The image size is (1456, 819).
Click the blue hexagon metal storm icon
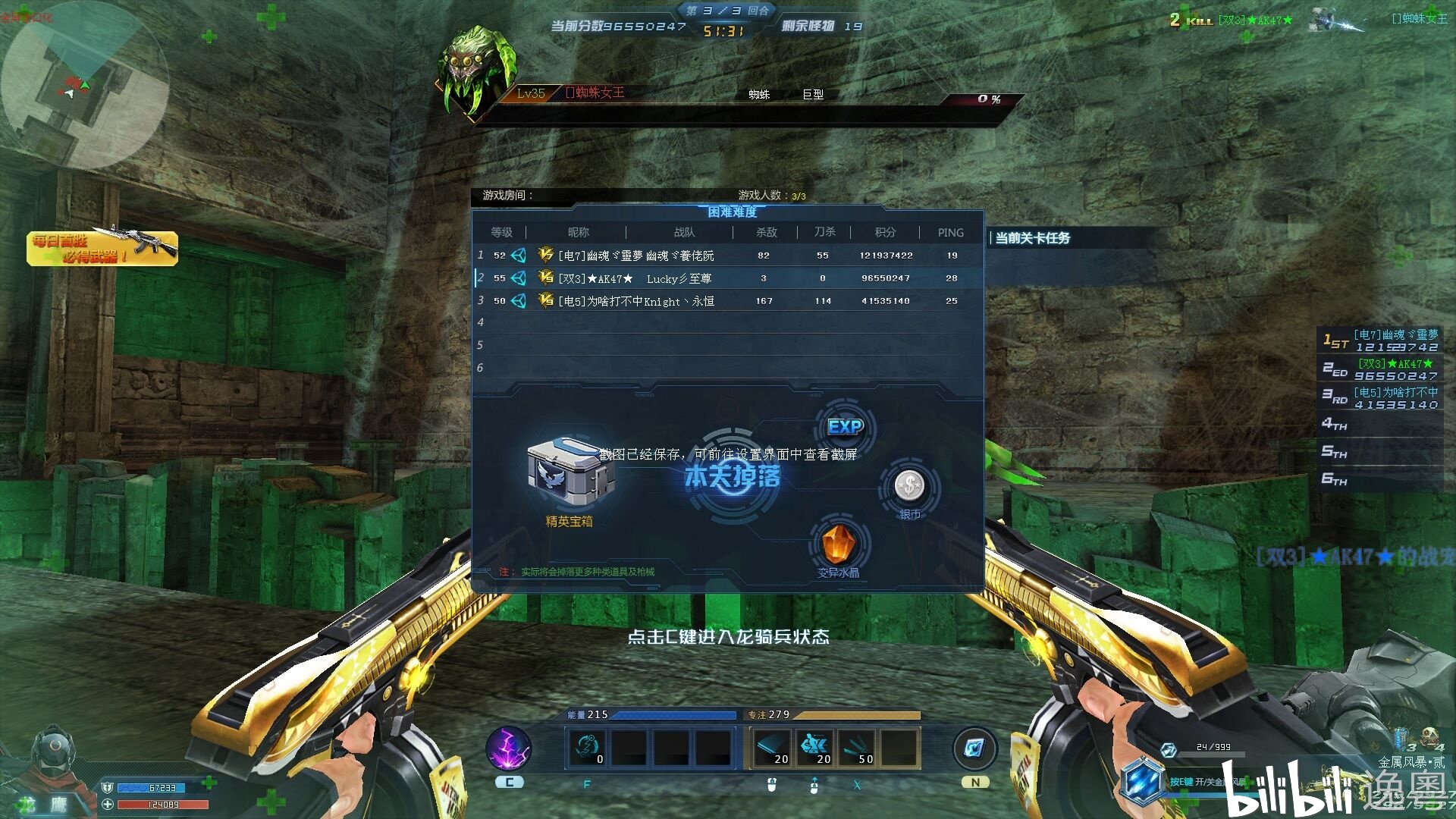click(x=1142, y=781)
